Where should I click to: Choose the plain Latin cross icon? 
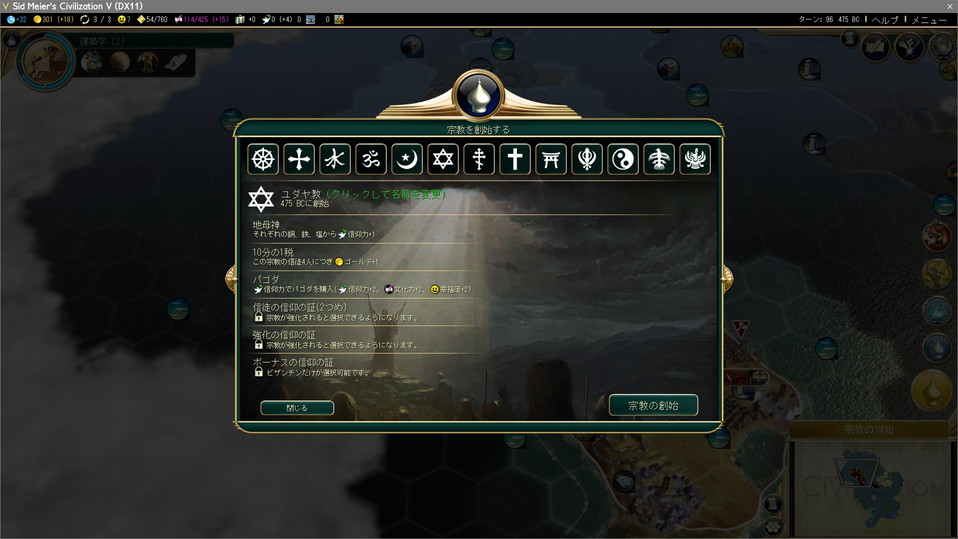515,159
